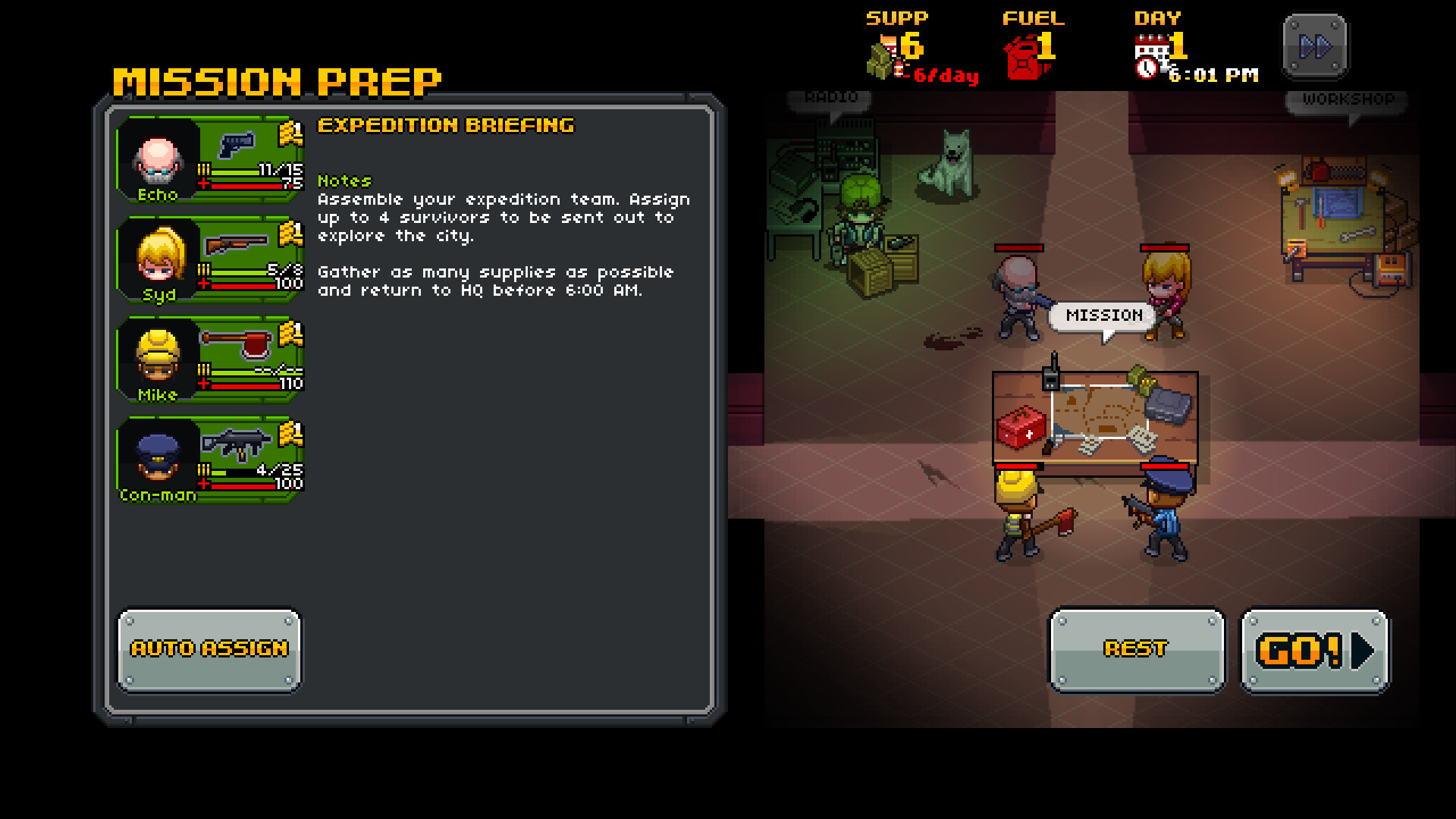Switch to the Expedition Briefing tab
Image resolution: width=1456 pixels, height=819 pixels.
[446, 126]
